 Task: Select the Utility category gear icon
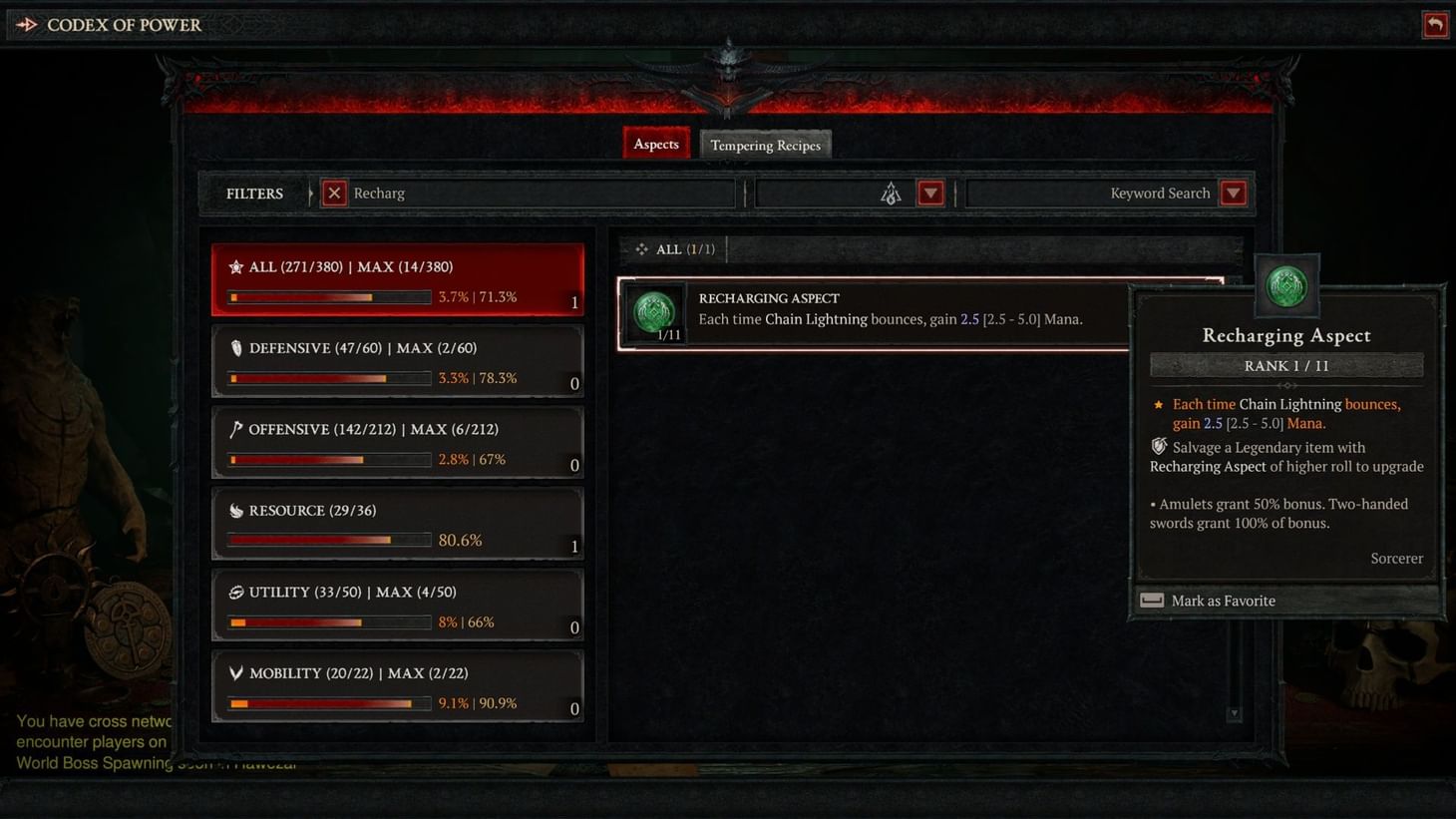tap(235, 591)
